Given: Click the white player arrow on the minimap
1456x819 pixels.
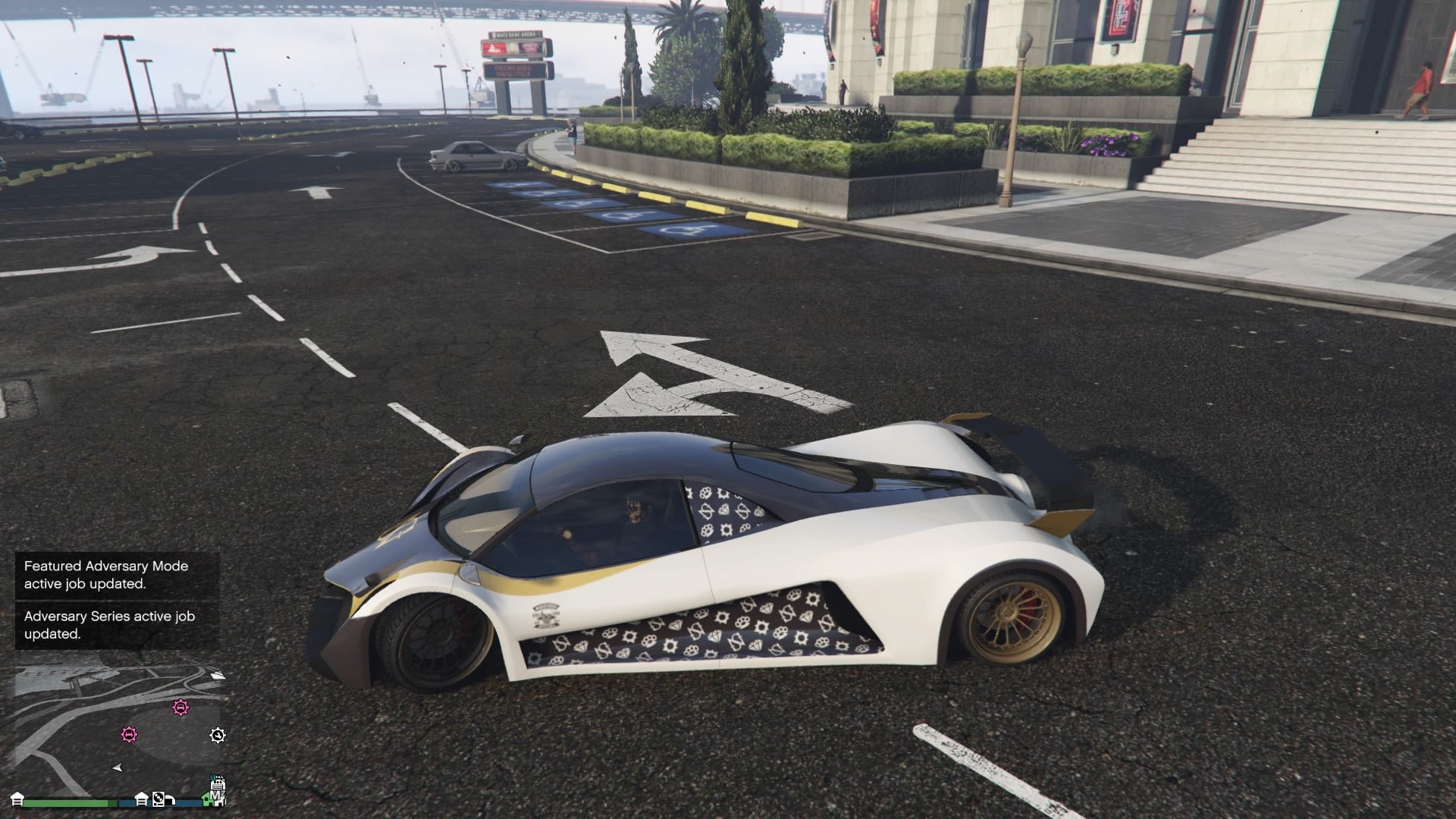Looking at the screenshot, I should (x=118, y=767).
